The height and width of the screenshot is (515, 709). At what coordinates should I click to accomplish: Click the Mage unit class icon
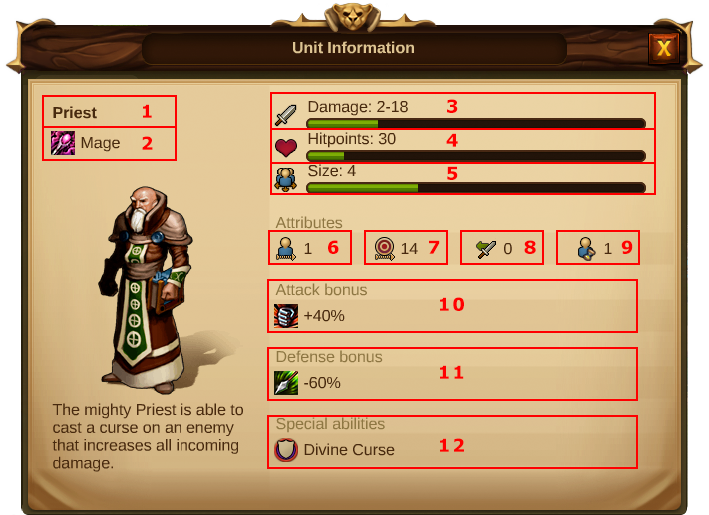[x=63, y=143]
